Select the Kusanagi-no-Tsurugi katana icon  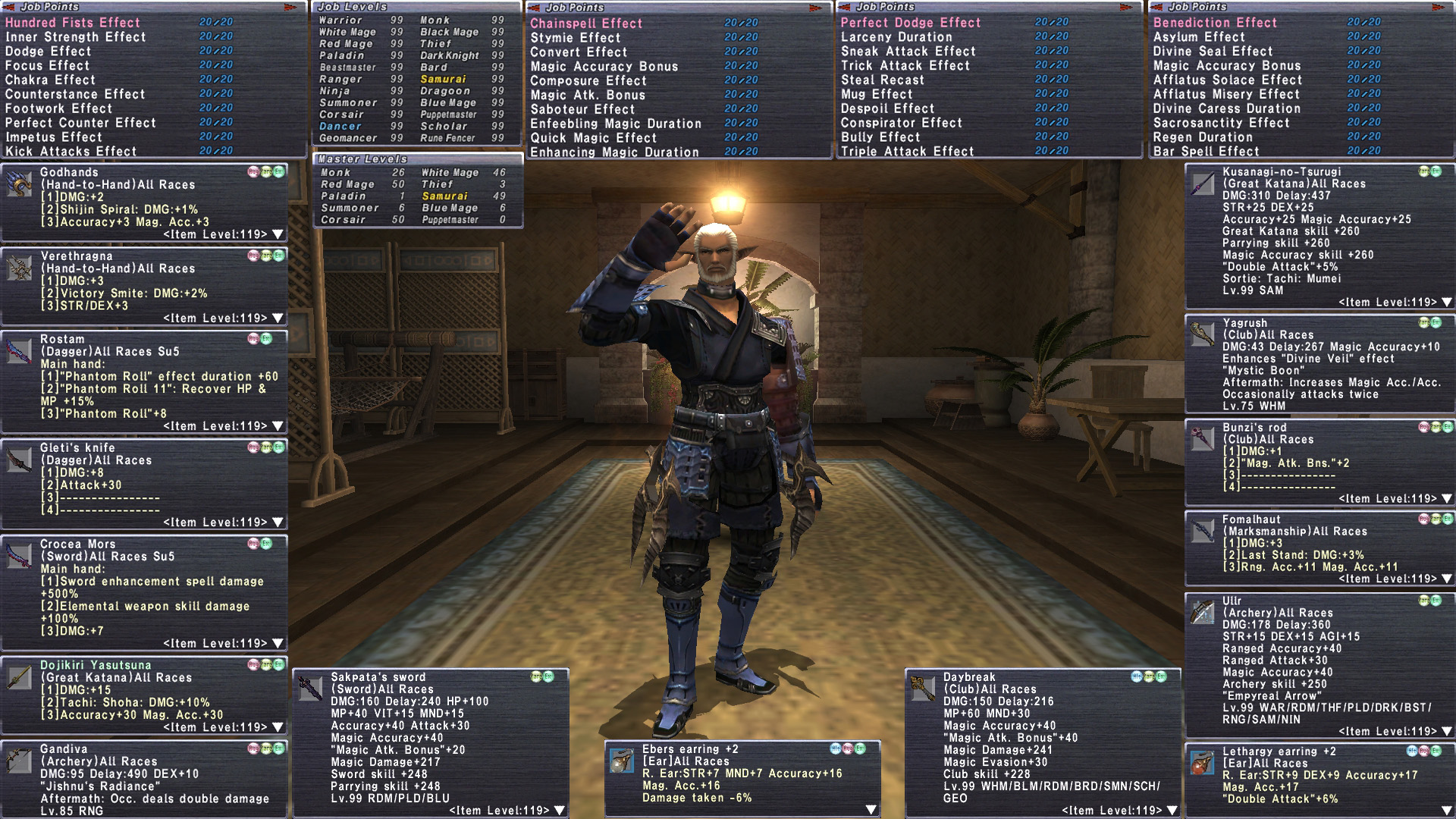tap(1202, 184)
